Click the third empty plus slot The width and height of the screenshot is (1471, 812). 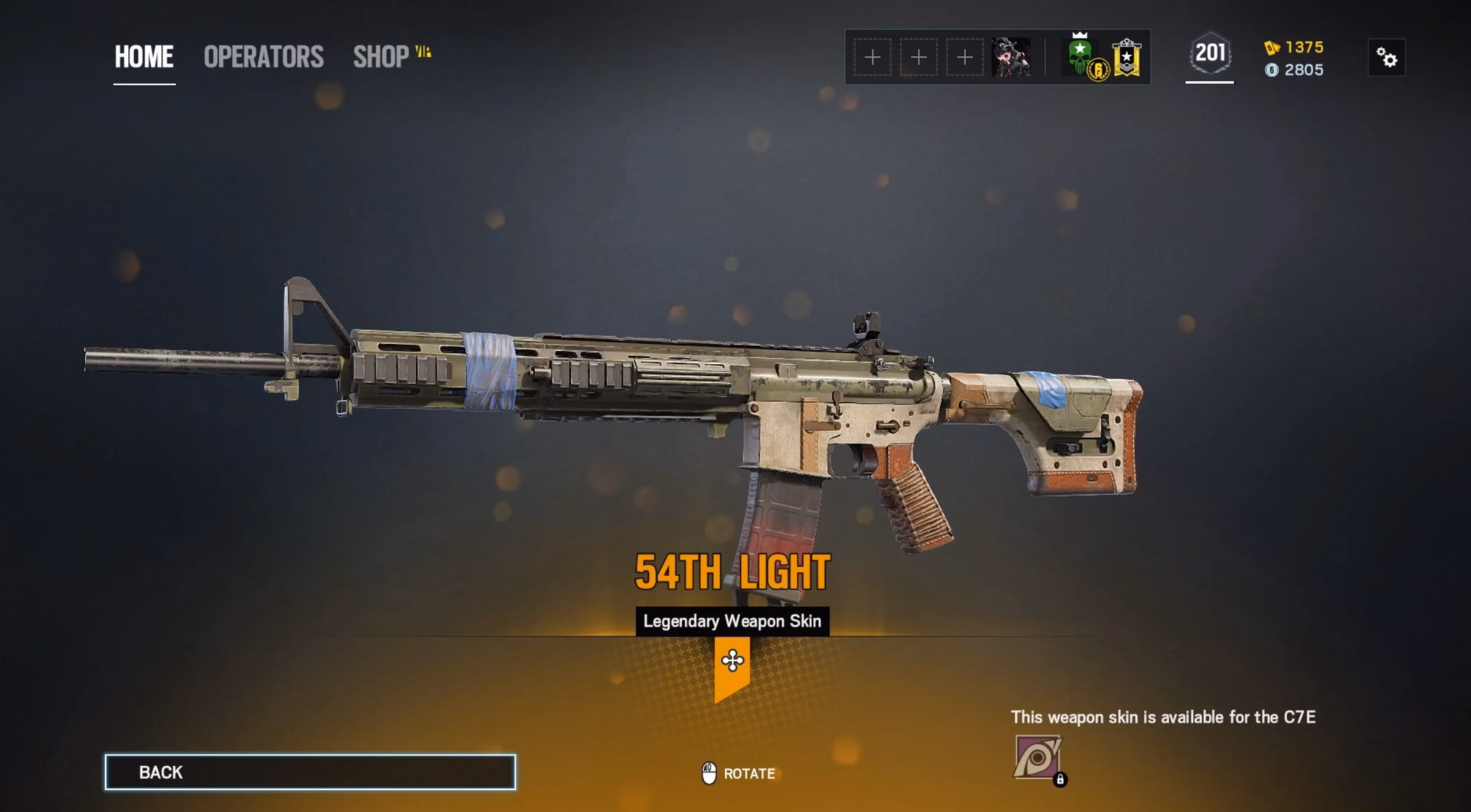(964, 57)
